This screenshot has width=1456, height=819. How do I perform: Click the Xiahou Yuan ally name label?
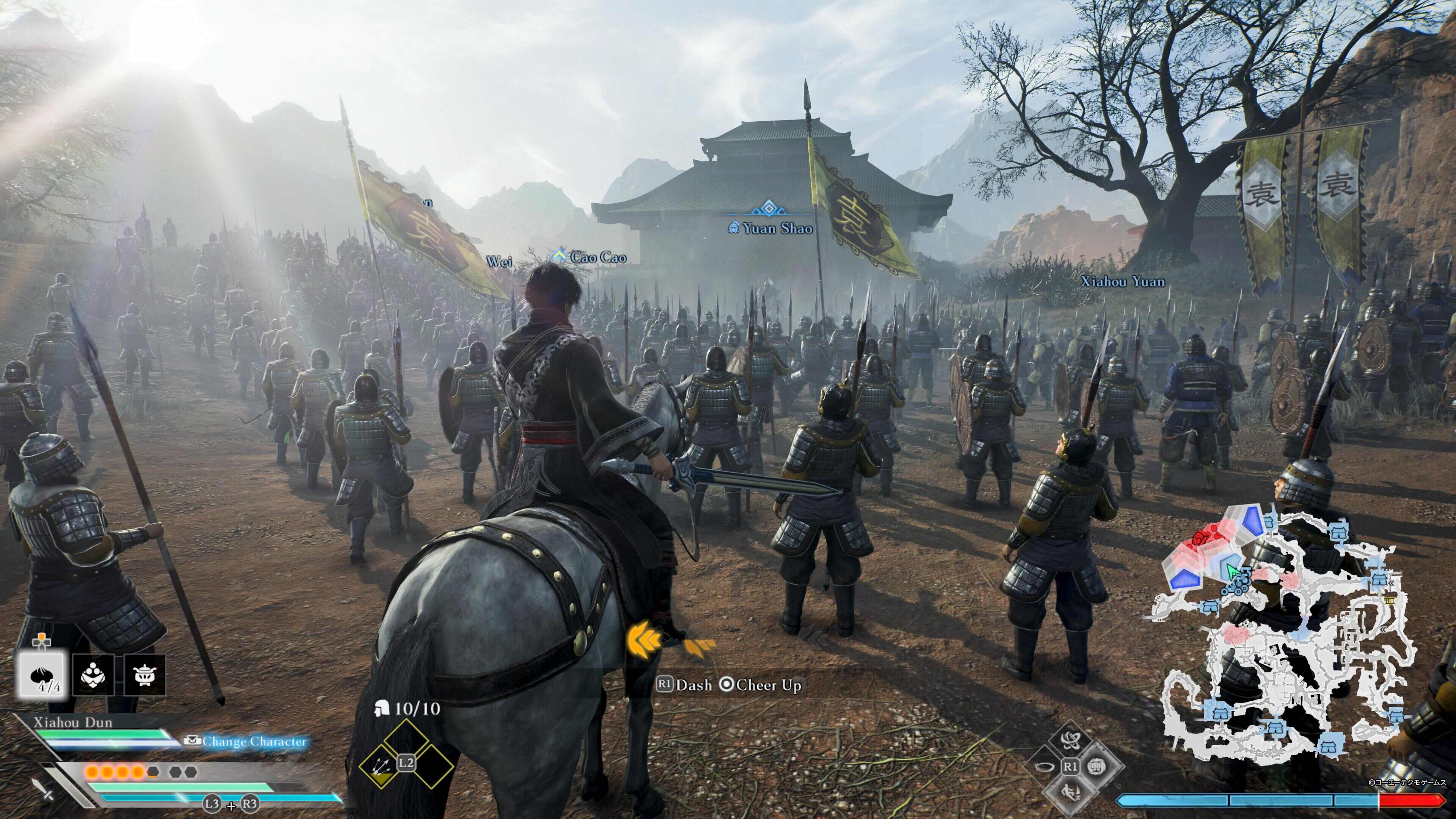(1122, 281)
